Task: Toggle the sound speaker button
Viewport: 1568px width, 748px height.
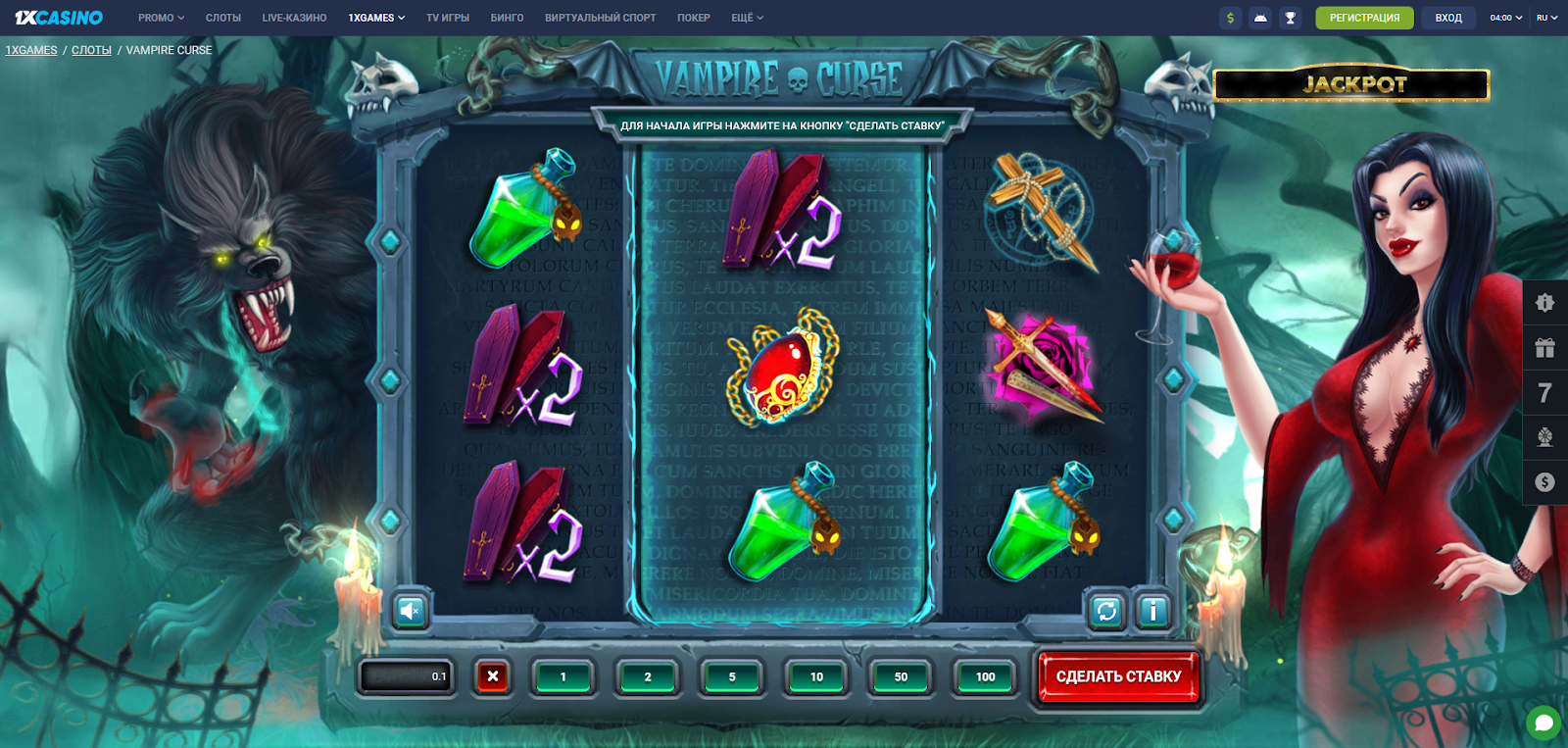Action: [x=411, y=611]
